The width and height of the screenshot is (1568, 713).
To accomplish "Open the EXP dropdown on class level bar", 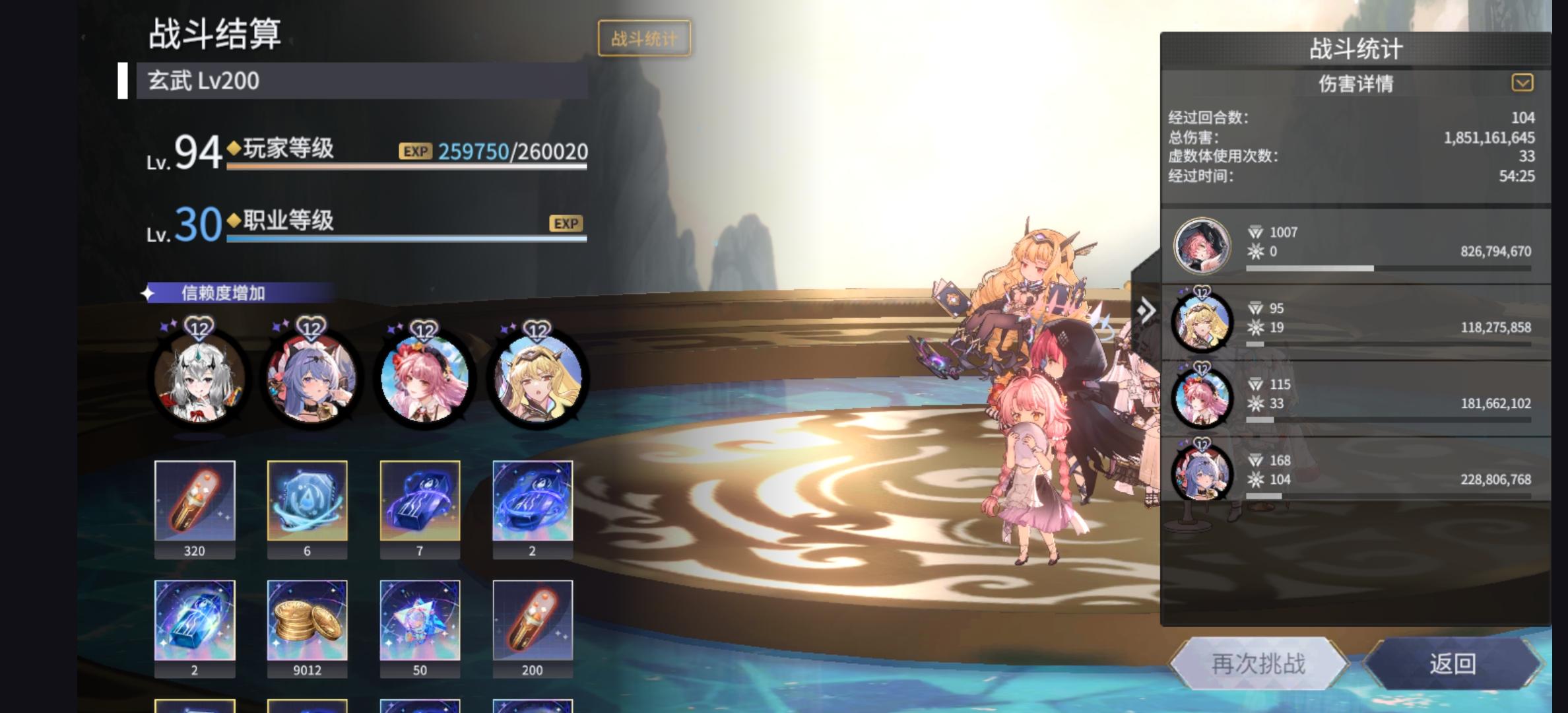I will (567, 224).
